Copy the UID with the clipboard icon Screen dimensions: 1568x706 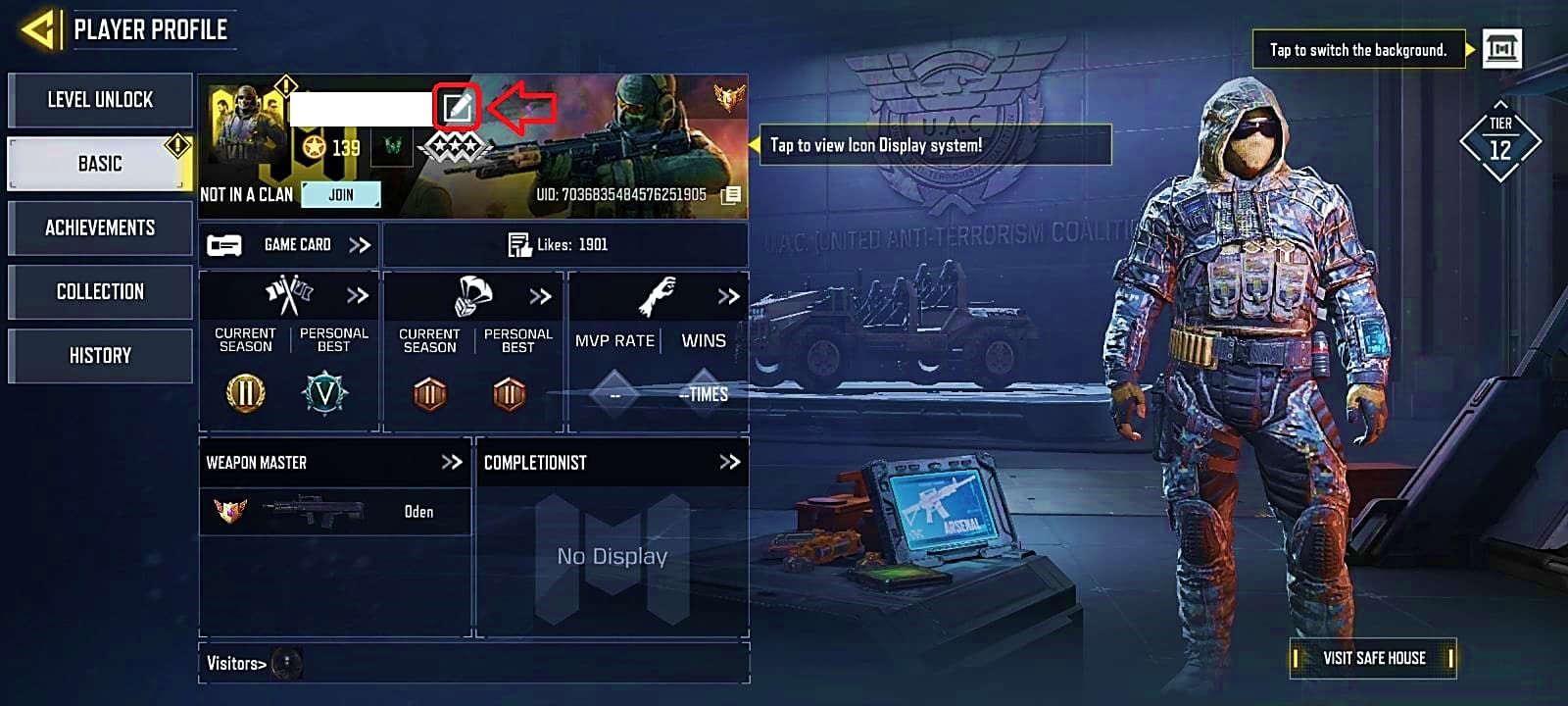[731, 195]
